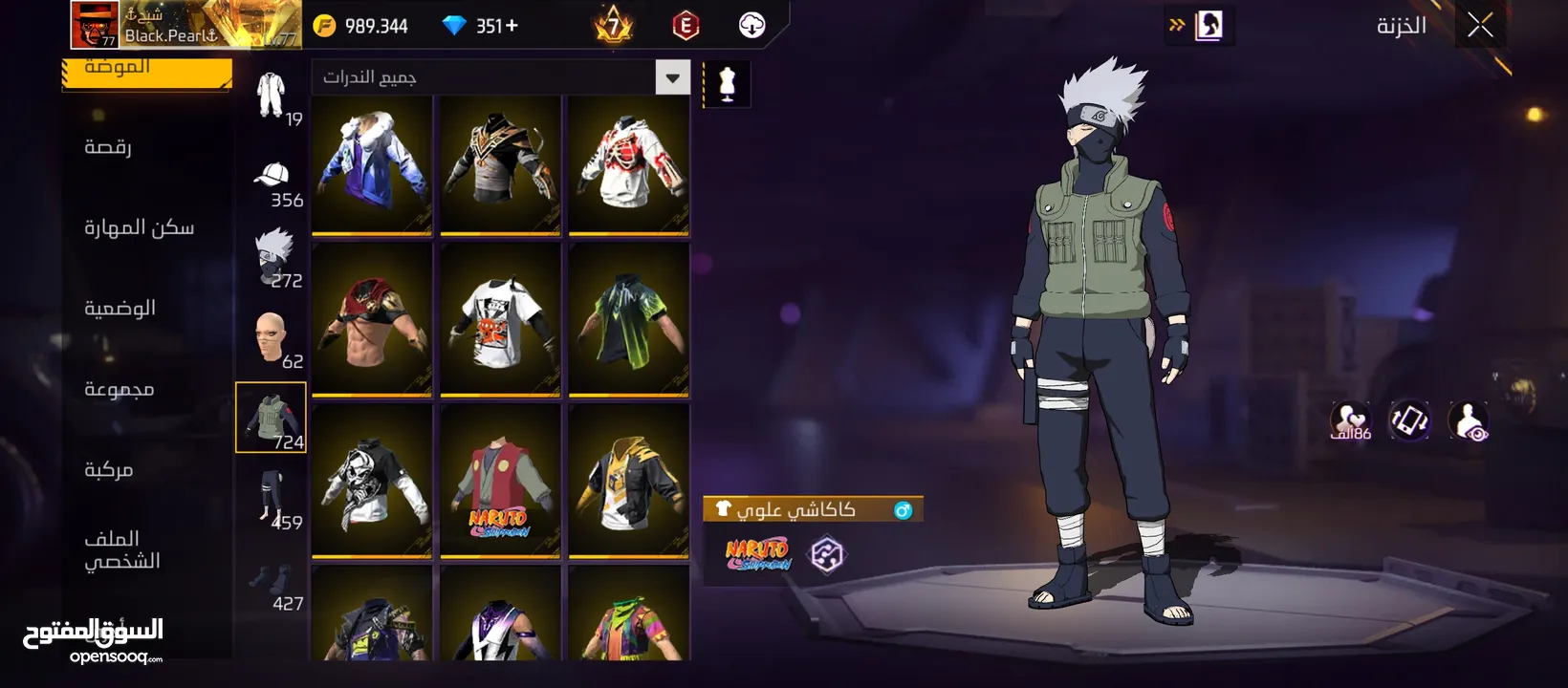Choose the skull print hoodie
The height and width of the screenshot is (688, 1568).
(x=372, y=481)
